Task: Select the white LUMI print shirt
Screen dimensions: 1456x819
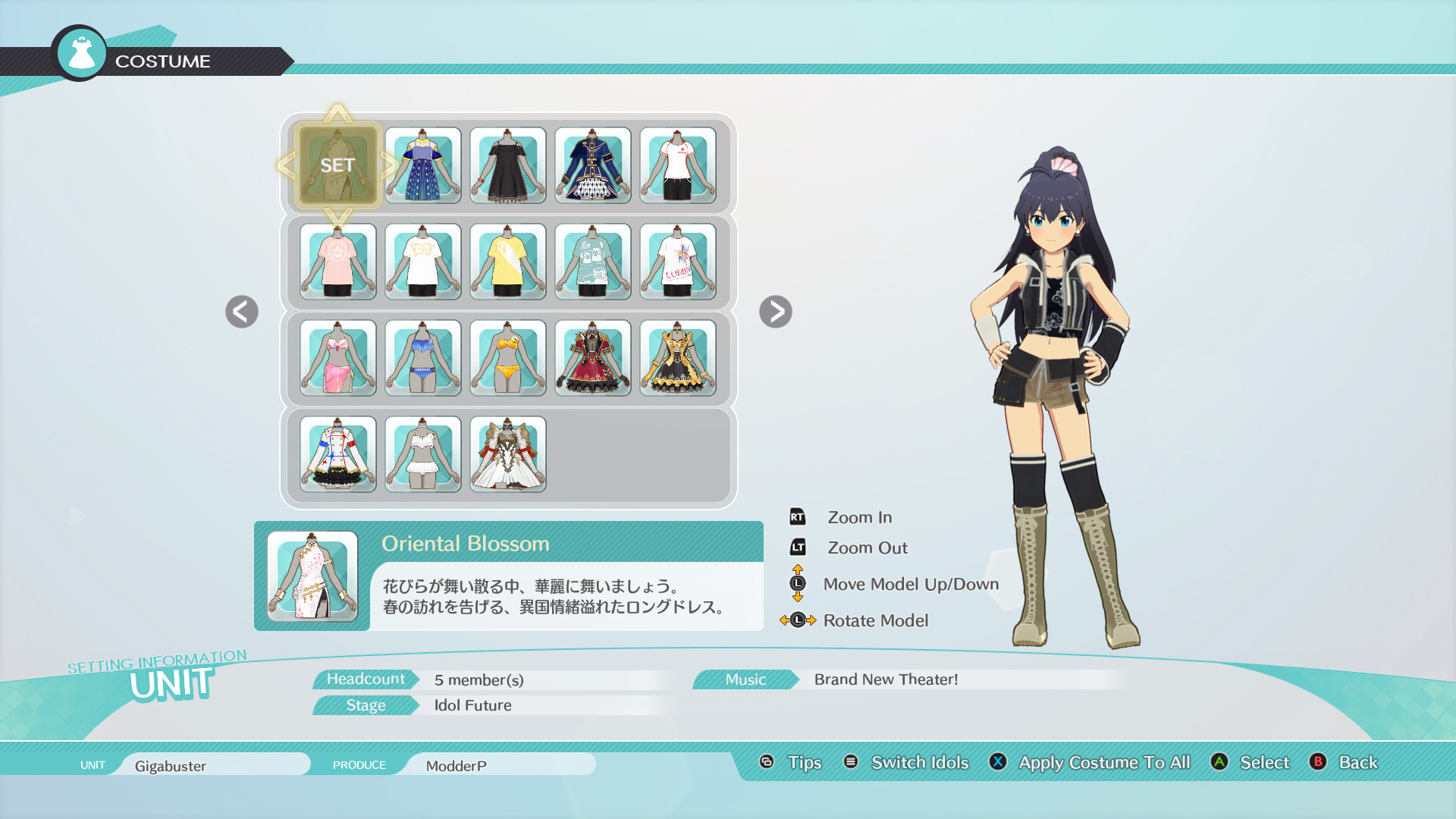Action: click(678, 262)
